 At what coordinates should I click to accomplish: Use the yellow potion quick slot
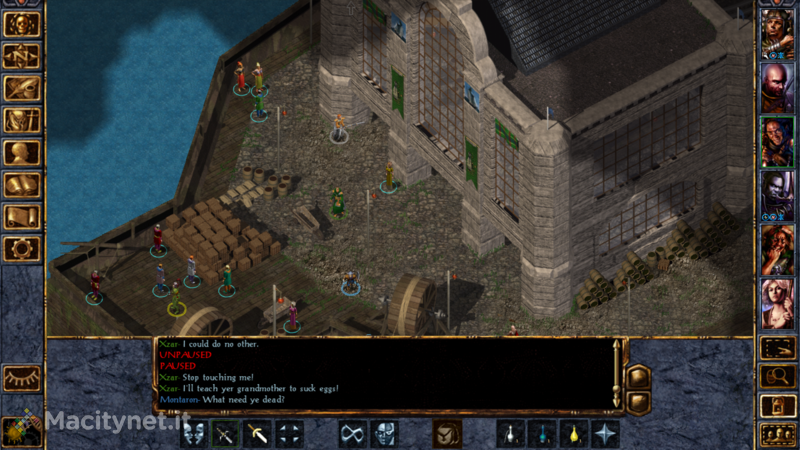point(573,434)
